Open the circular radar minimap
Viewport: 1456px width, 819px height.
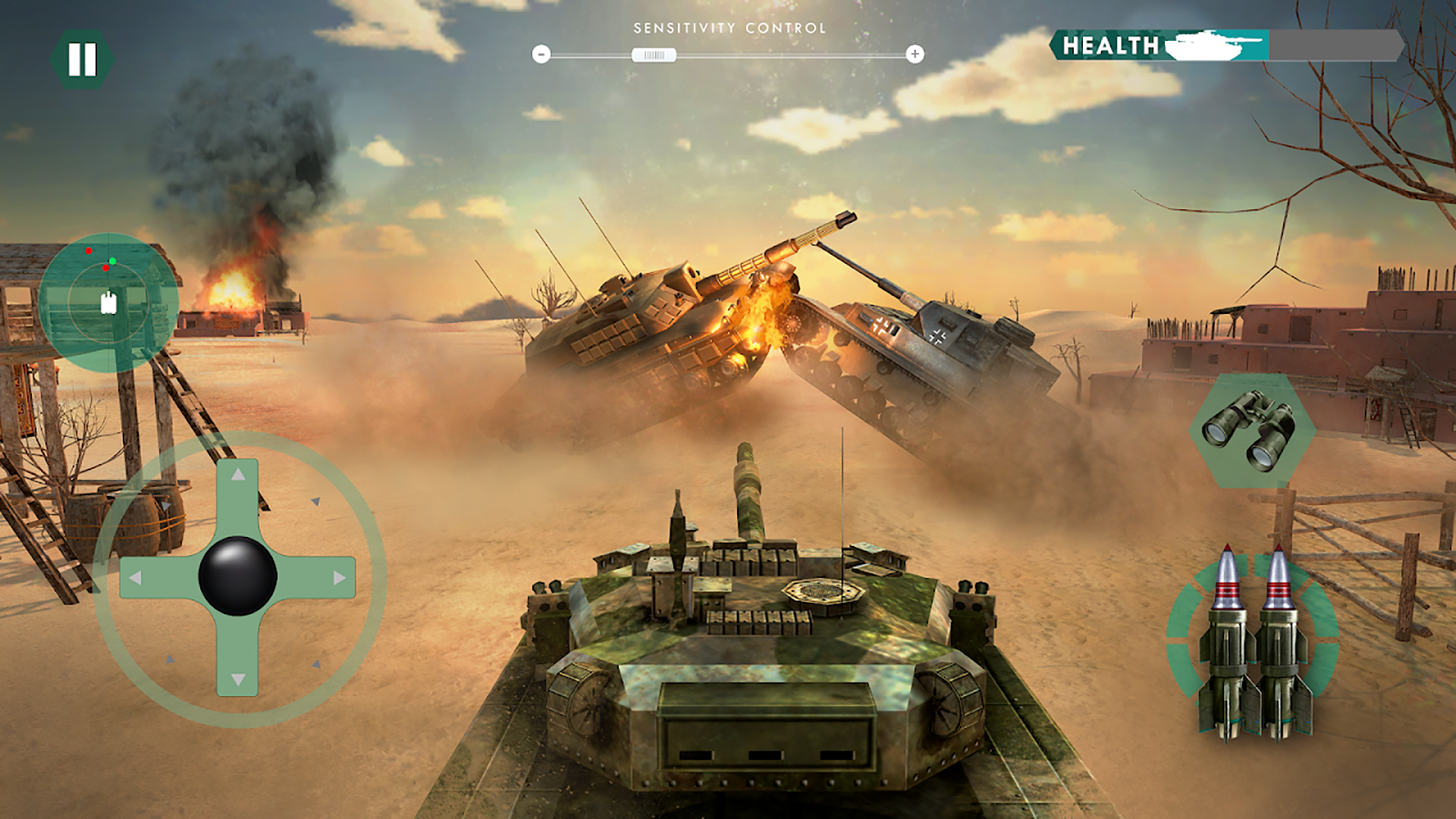click(108, 302)
